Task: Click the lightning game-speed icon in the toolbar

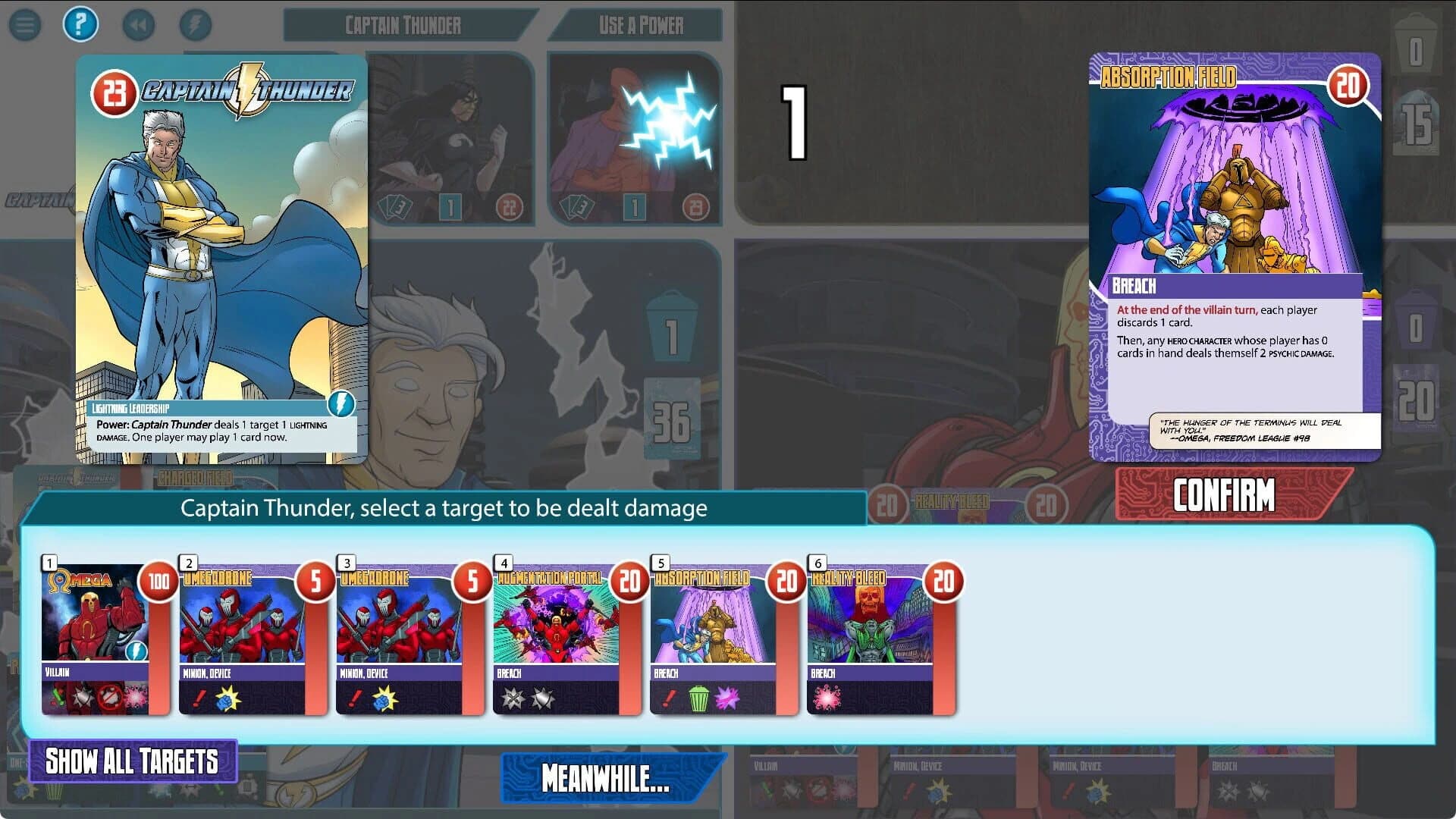Action: [x=196, y=24]
